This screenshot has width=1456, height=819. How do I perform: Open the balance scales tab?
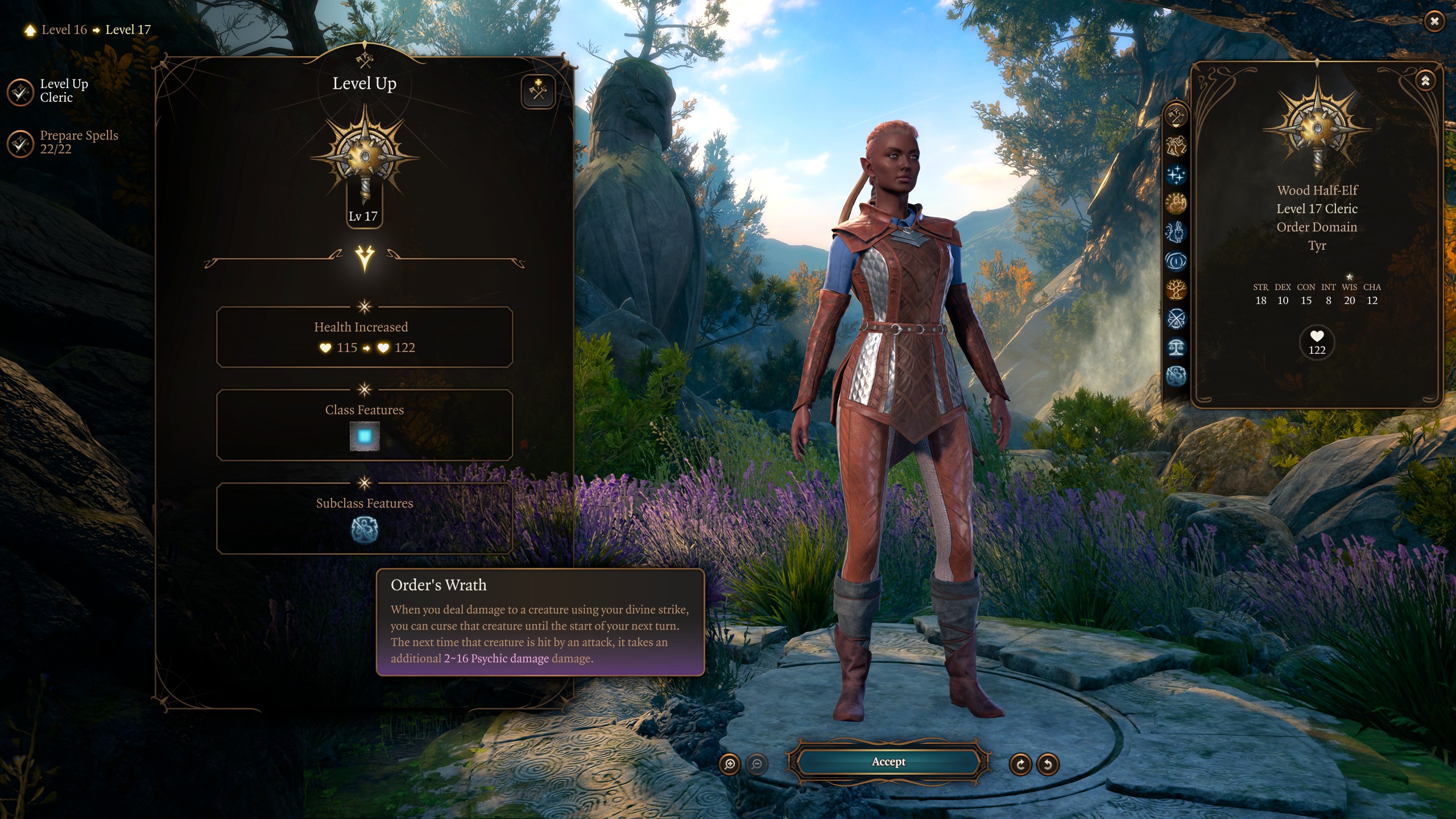click(x=1176, y=348)
